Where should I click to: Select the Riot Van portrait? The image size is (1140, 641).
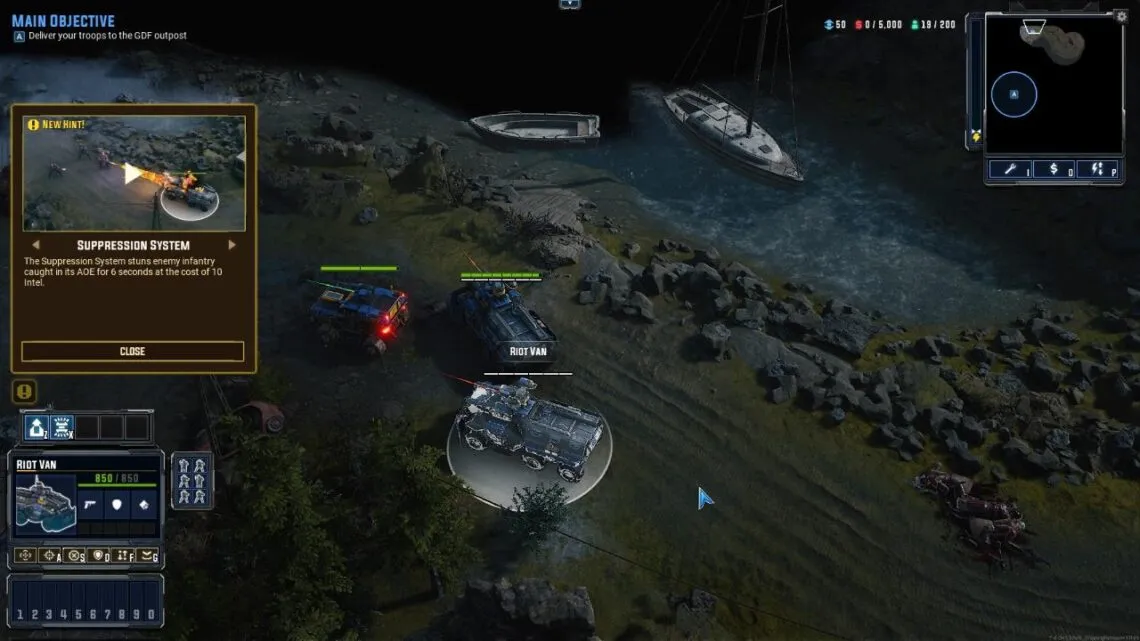click(x=46, y=501)
